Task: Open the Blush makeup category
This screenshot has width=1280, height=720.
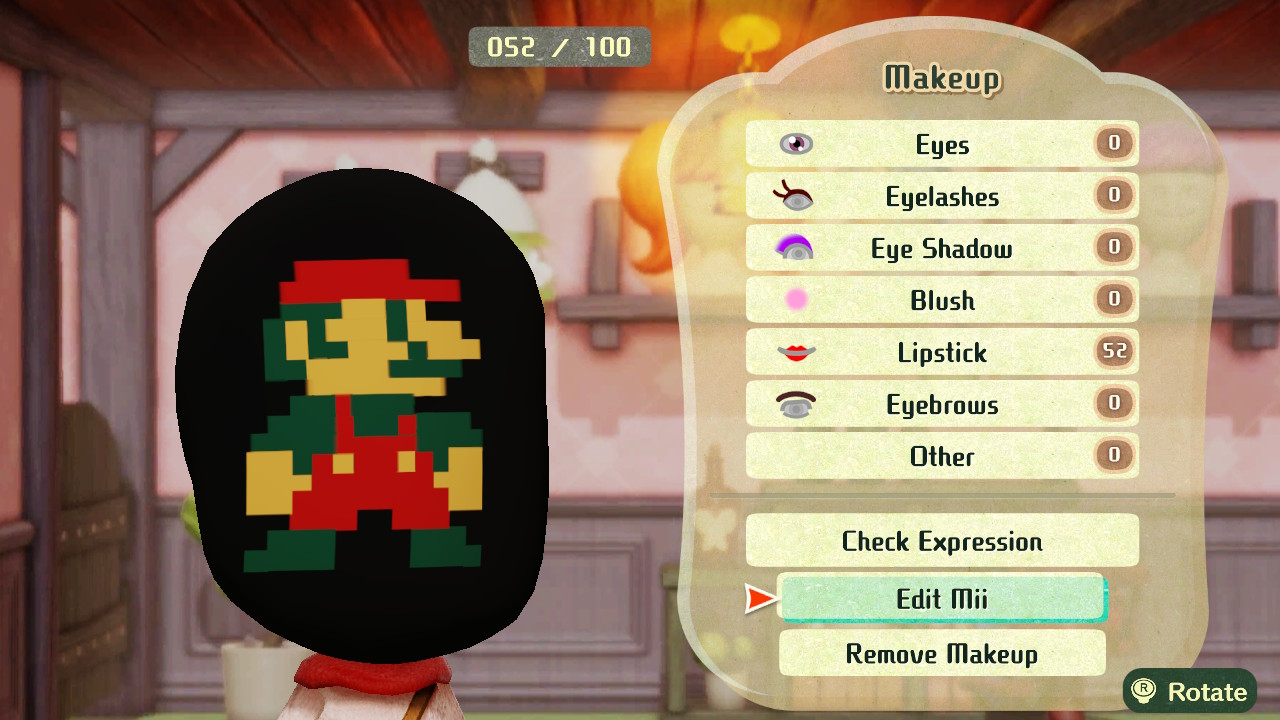Action: (941, 301)
